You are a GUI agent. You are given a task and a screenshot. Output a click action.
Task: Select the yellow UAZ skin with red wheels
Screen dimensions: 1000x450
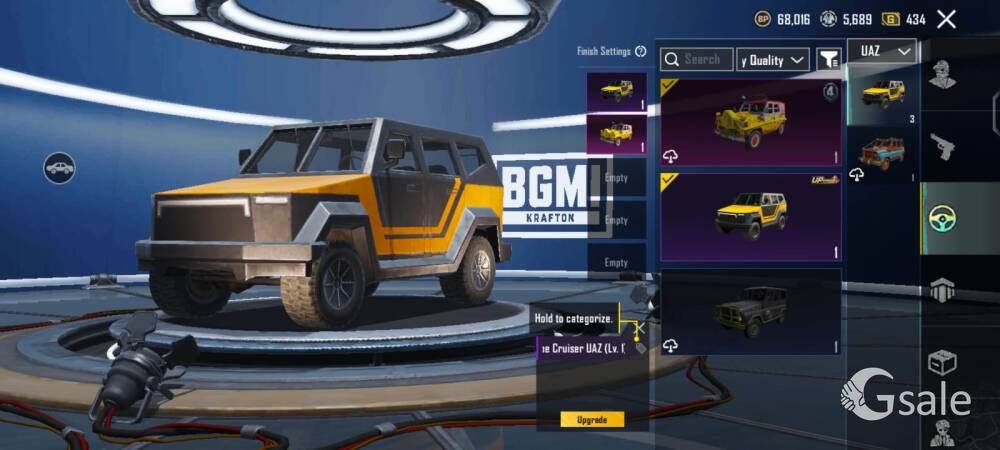[750, 122]
